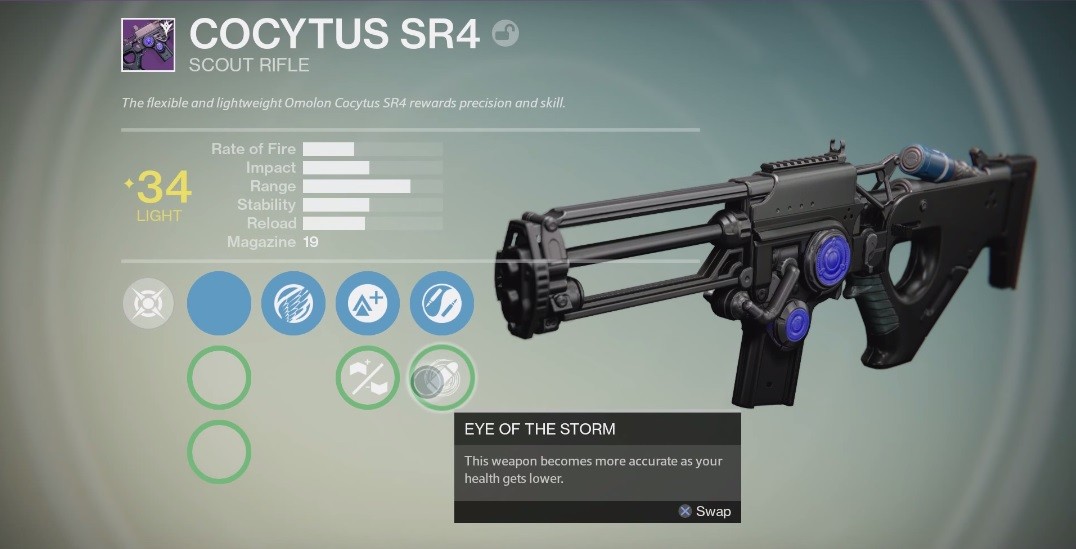Pick the green-ringed plus/minus flags perk

(367, 378)
